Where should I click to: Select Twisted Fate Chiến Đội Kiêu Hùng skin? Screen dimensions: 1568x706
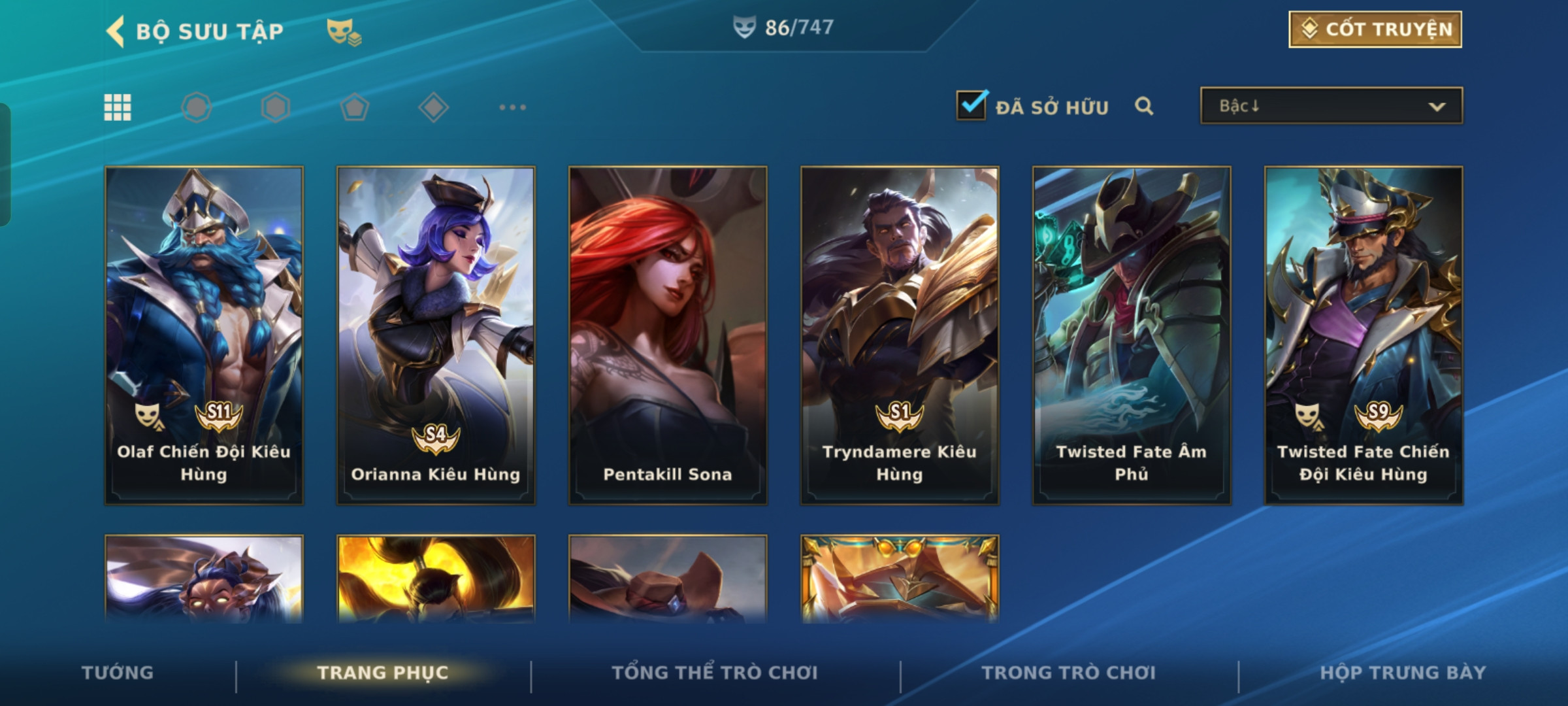(x=1364, y=335)
